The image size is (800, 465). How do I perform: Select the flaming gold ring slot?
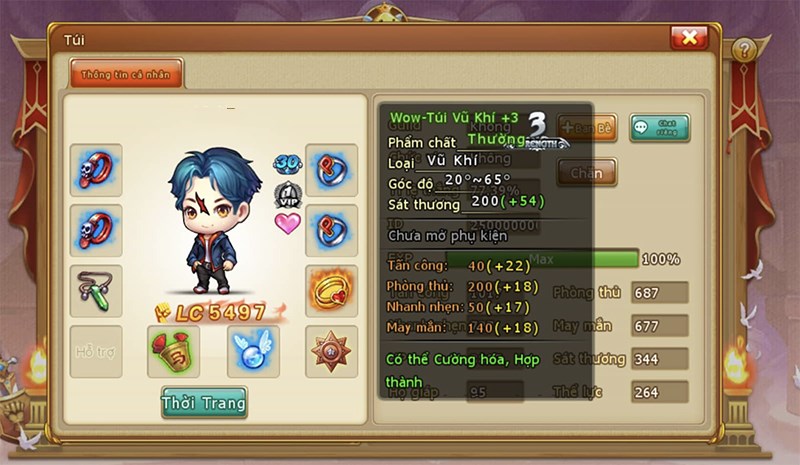click(x=331, y=290)
